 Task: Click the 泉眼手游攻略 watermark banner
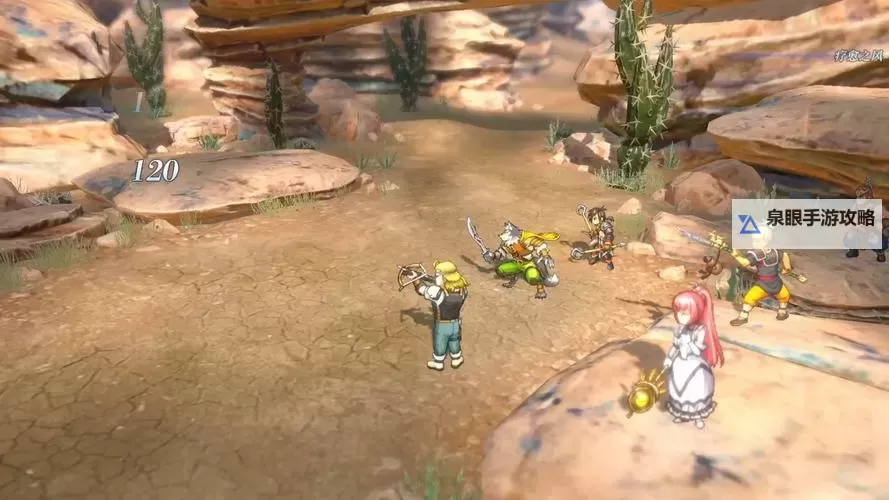(x=806, y=224)
